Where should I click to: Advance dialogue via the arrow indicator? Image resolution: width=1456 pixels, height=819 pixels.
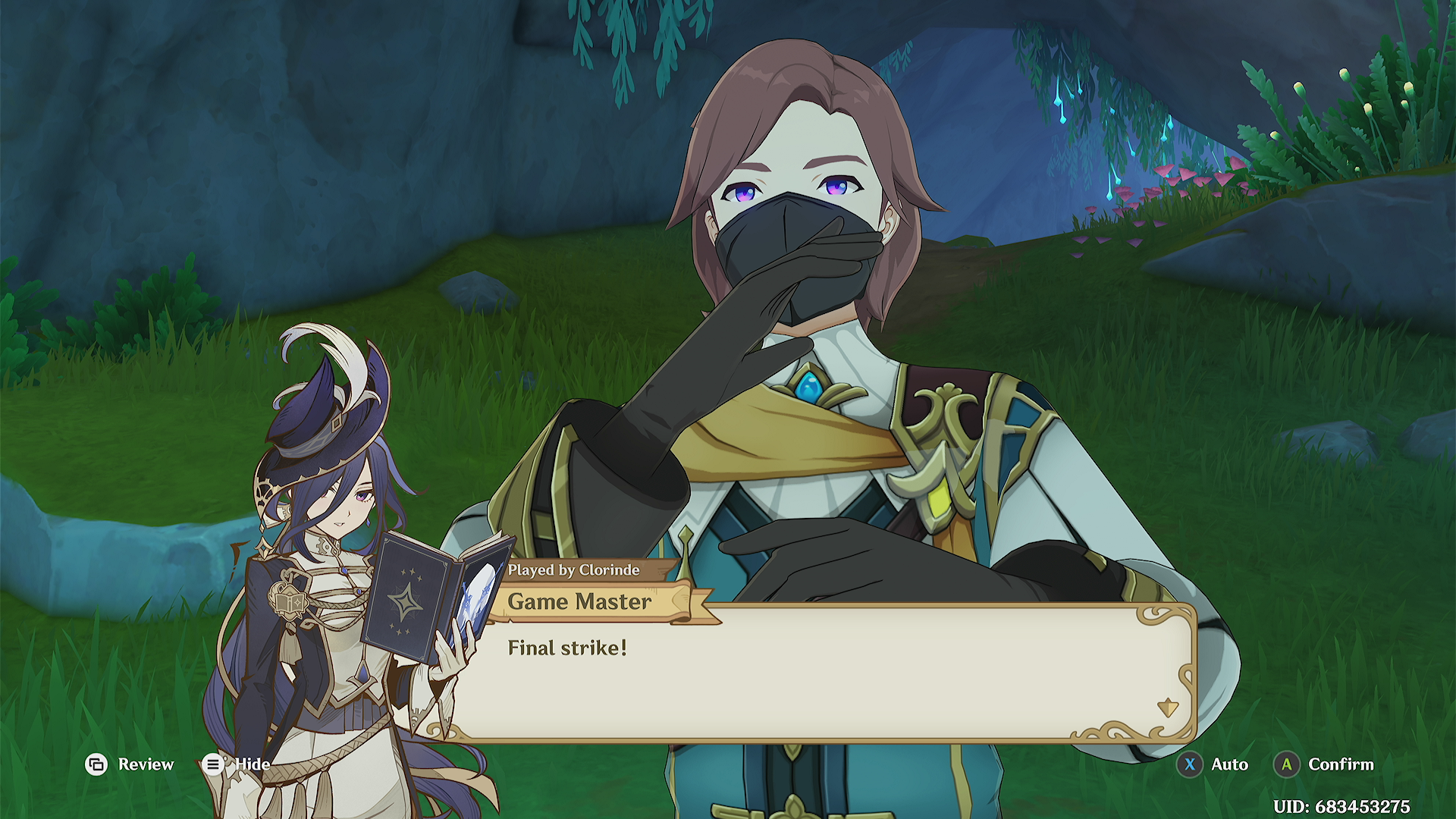1167,708
